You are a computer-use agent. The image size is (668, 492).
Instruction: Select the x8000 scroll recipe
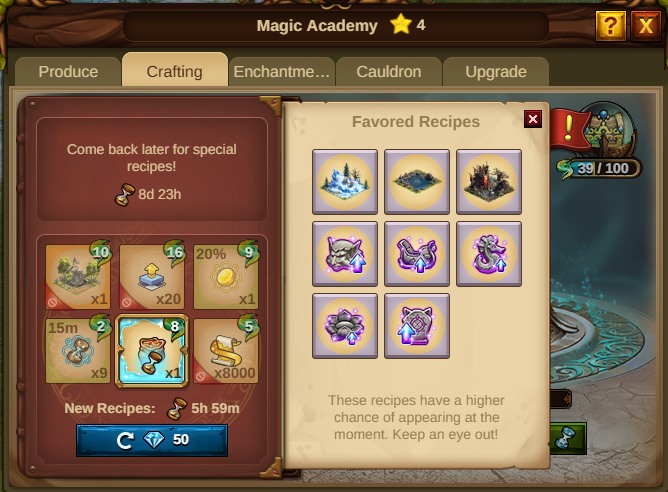(x=225, y=351)
